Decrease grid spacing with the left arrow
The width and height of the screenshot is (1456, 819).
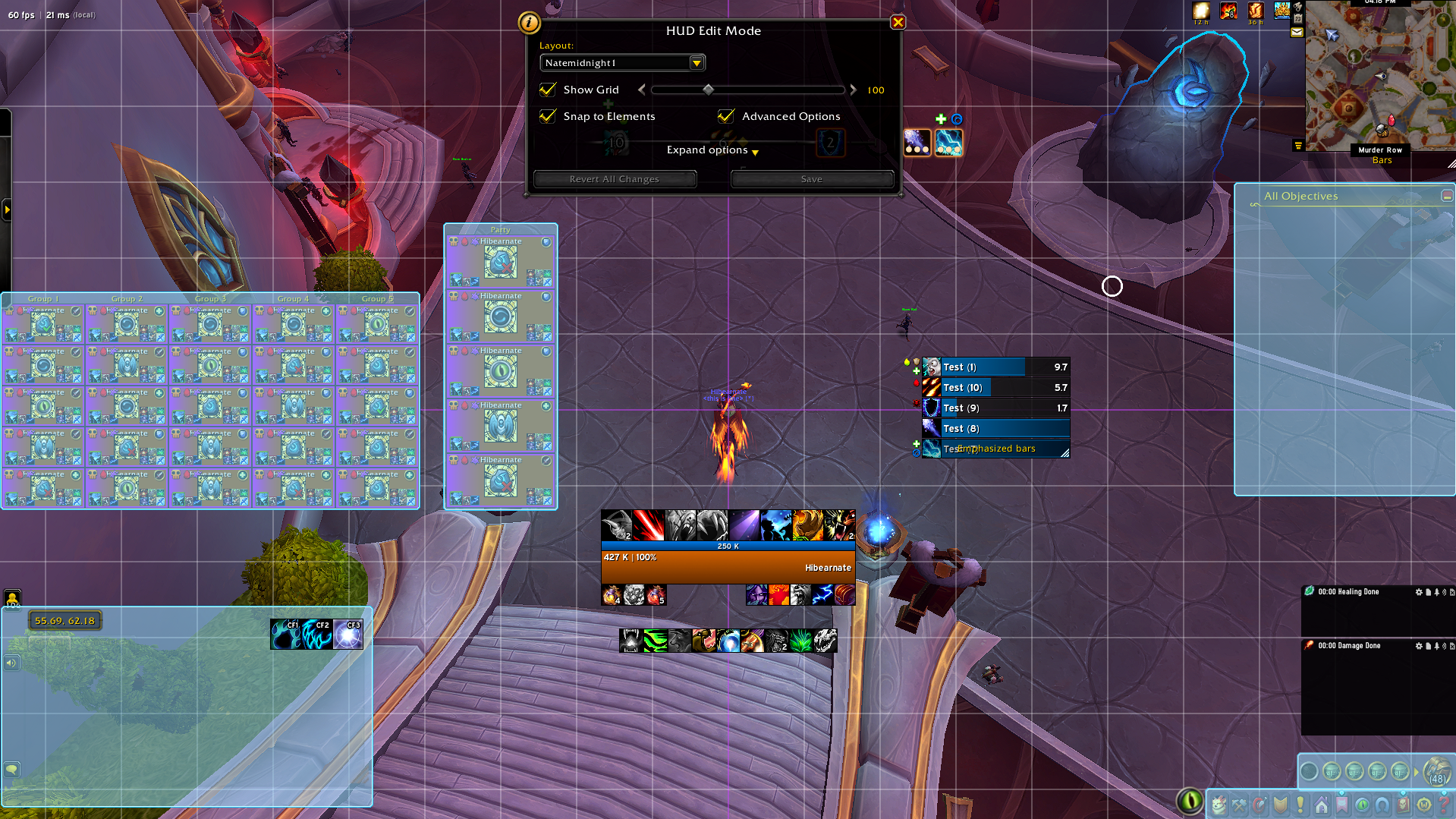(x=642, y=90)
